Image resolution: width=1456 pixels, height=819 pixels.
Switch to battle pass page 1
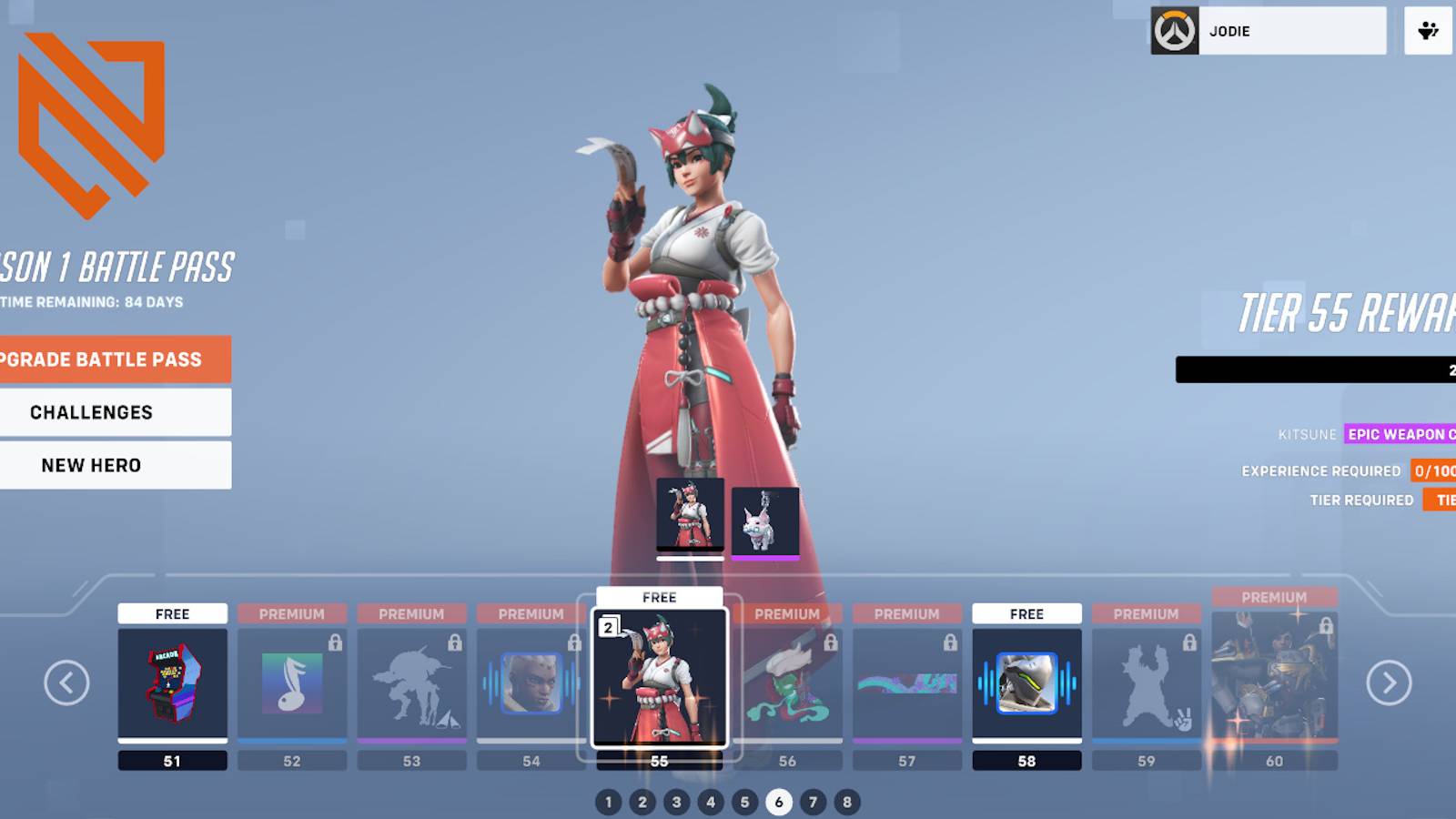(x=608, y=803)
